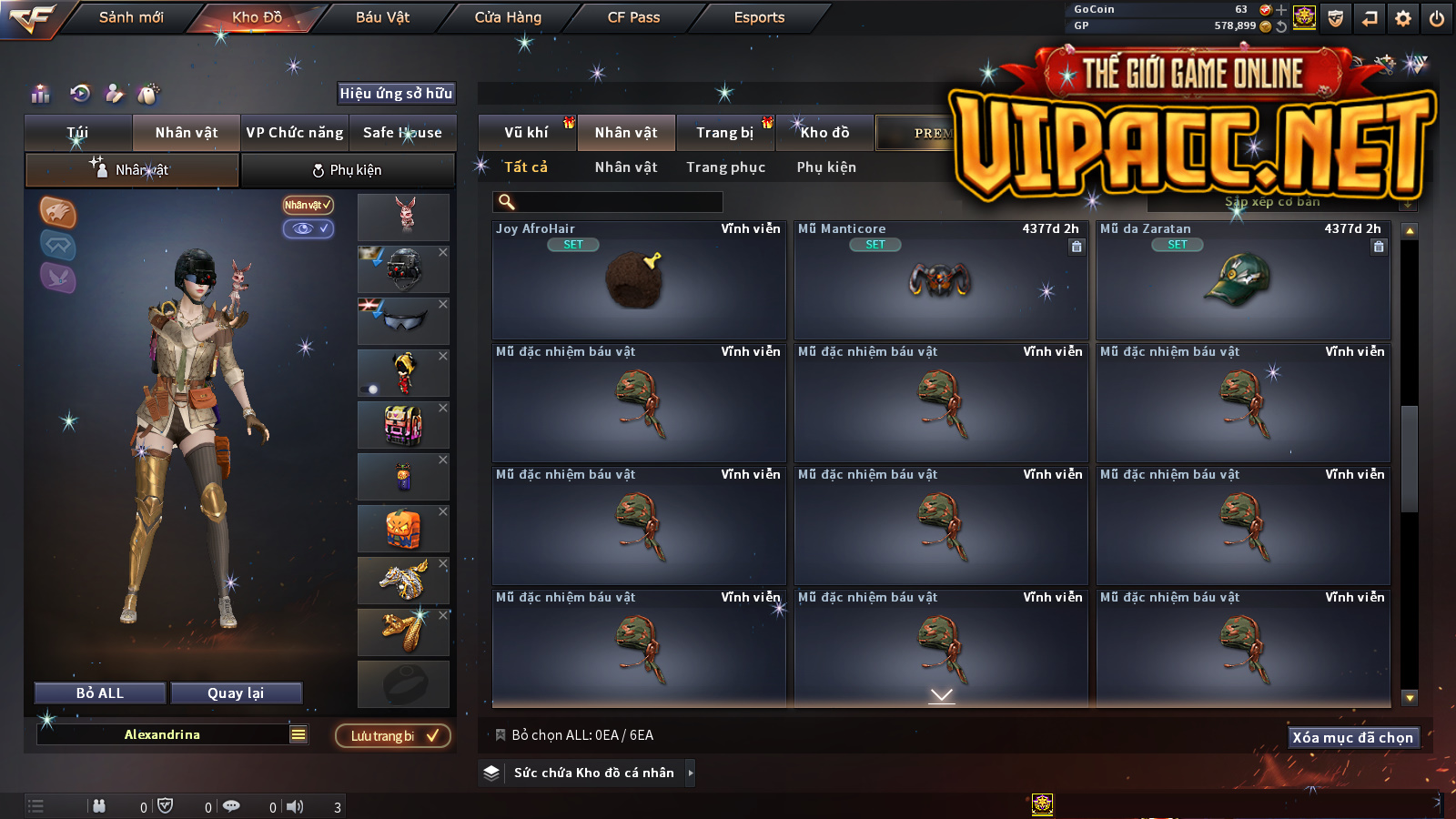Select the Vũ khí inventory tab
The height and width of the screenshot is (819, 1456).
click(526, 133)
